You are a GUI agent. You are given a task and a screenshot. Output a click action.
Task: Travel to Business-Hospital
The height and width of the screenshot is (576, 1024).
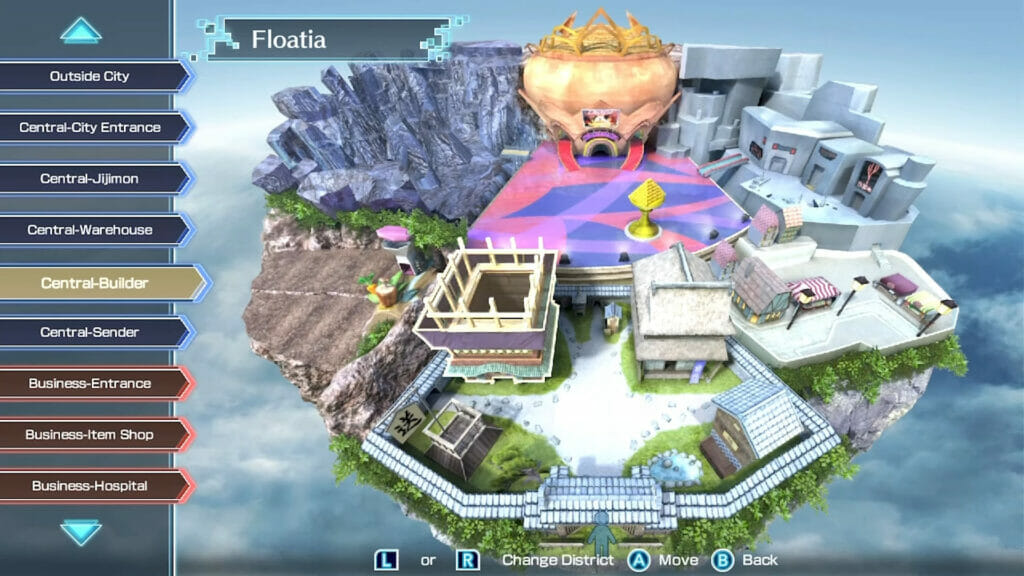click(90, 486)
